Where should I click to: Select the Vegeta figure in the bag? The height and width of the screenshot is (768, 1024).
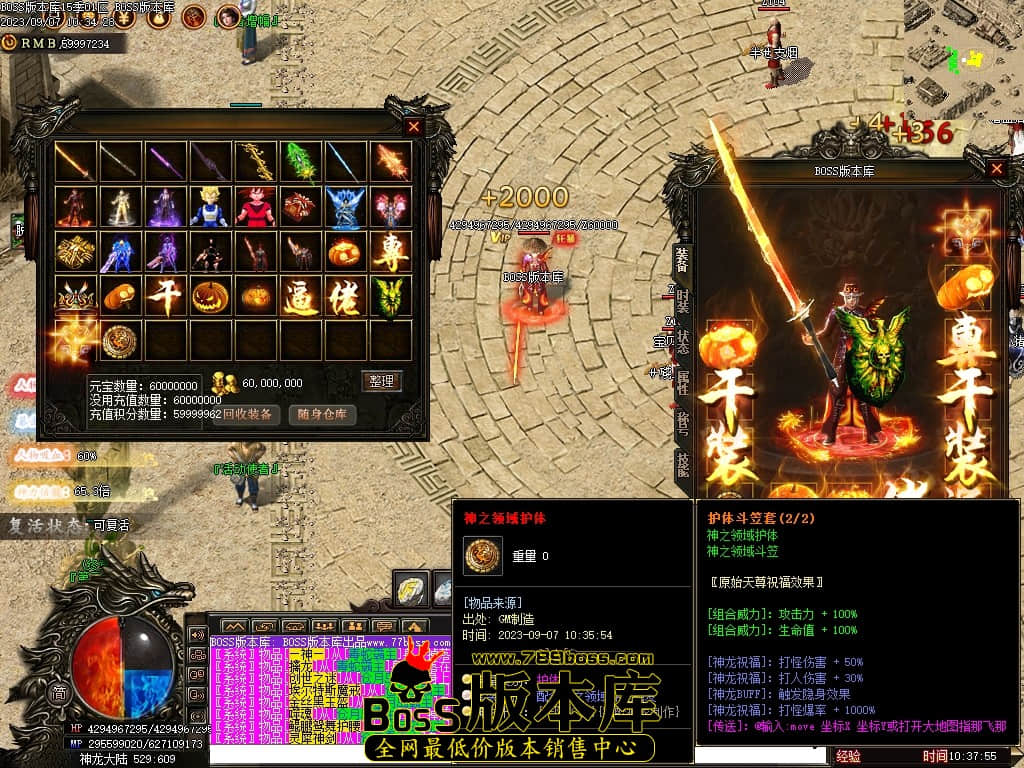210,207
